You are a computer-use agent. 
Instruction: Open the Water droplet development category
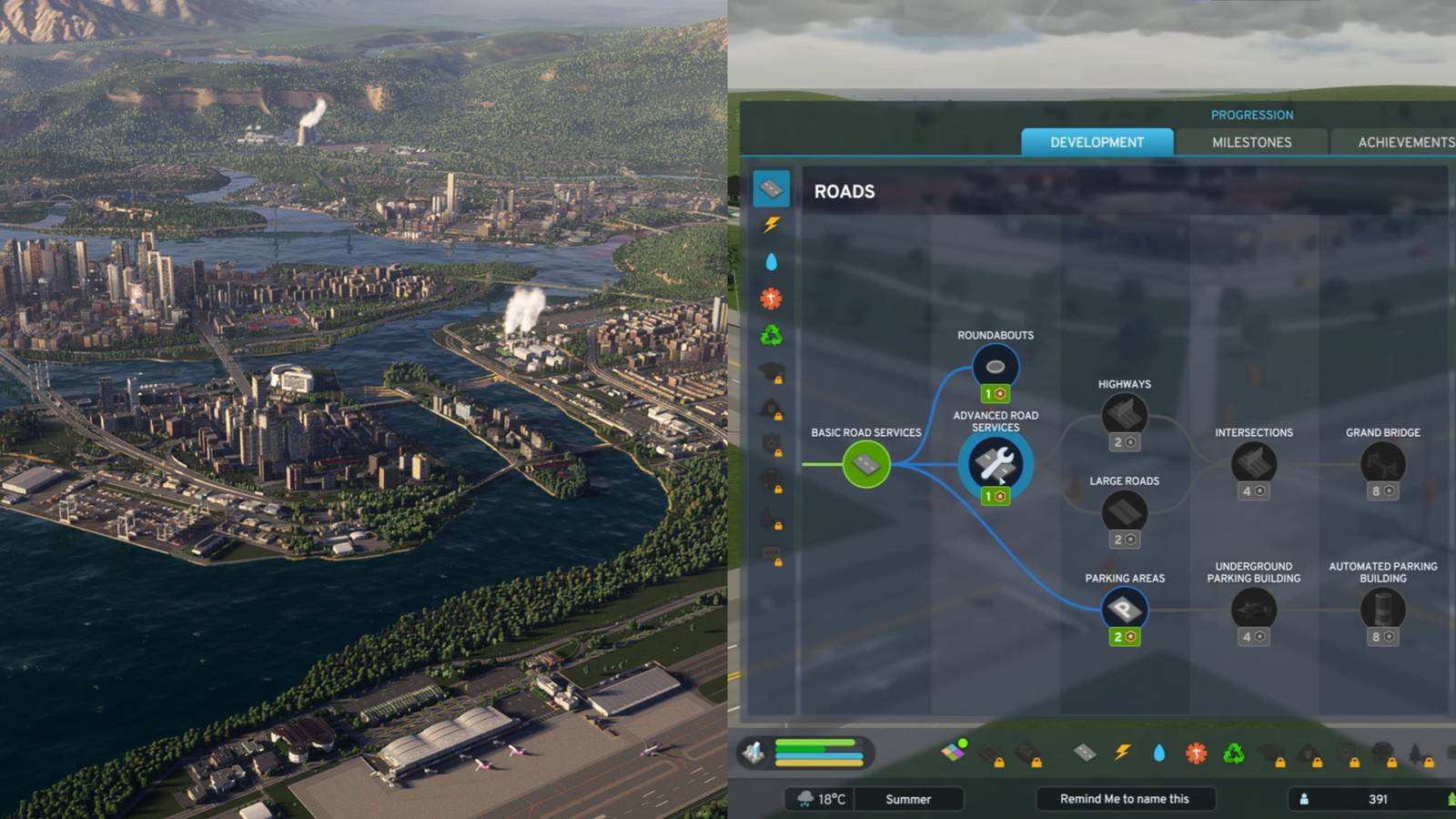(x=771, y=262)
